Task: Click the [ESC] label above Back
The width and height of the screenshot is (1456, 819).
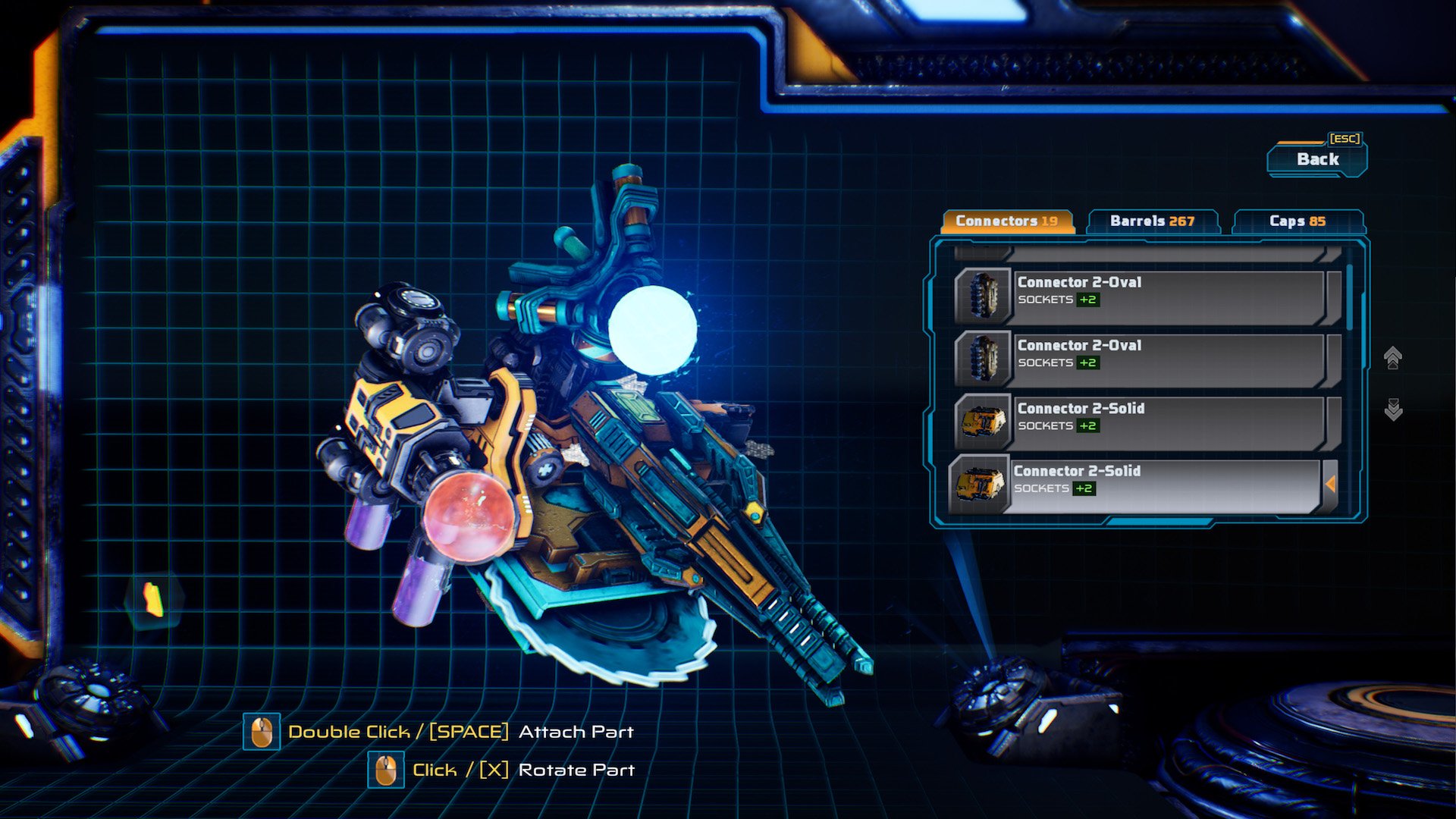Action: coord(1344,138)
